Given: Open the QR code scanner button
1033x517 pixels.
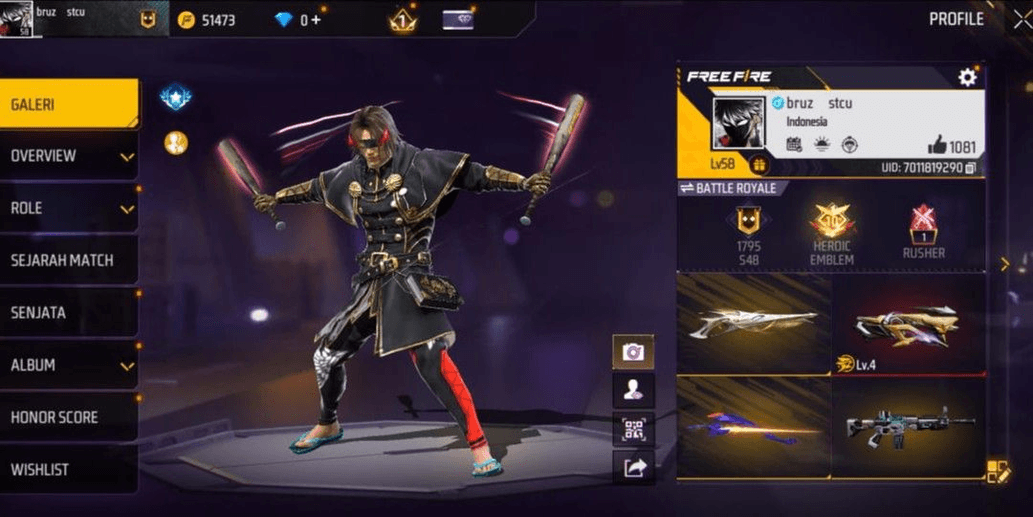Looking at the screenshot, I should pos(633,429).
